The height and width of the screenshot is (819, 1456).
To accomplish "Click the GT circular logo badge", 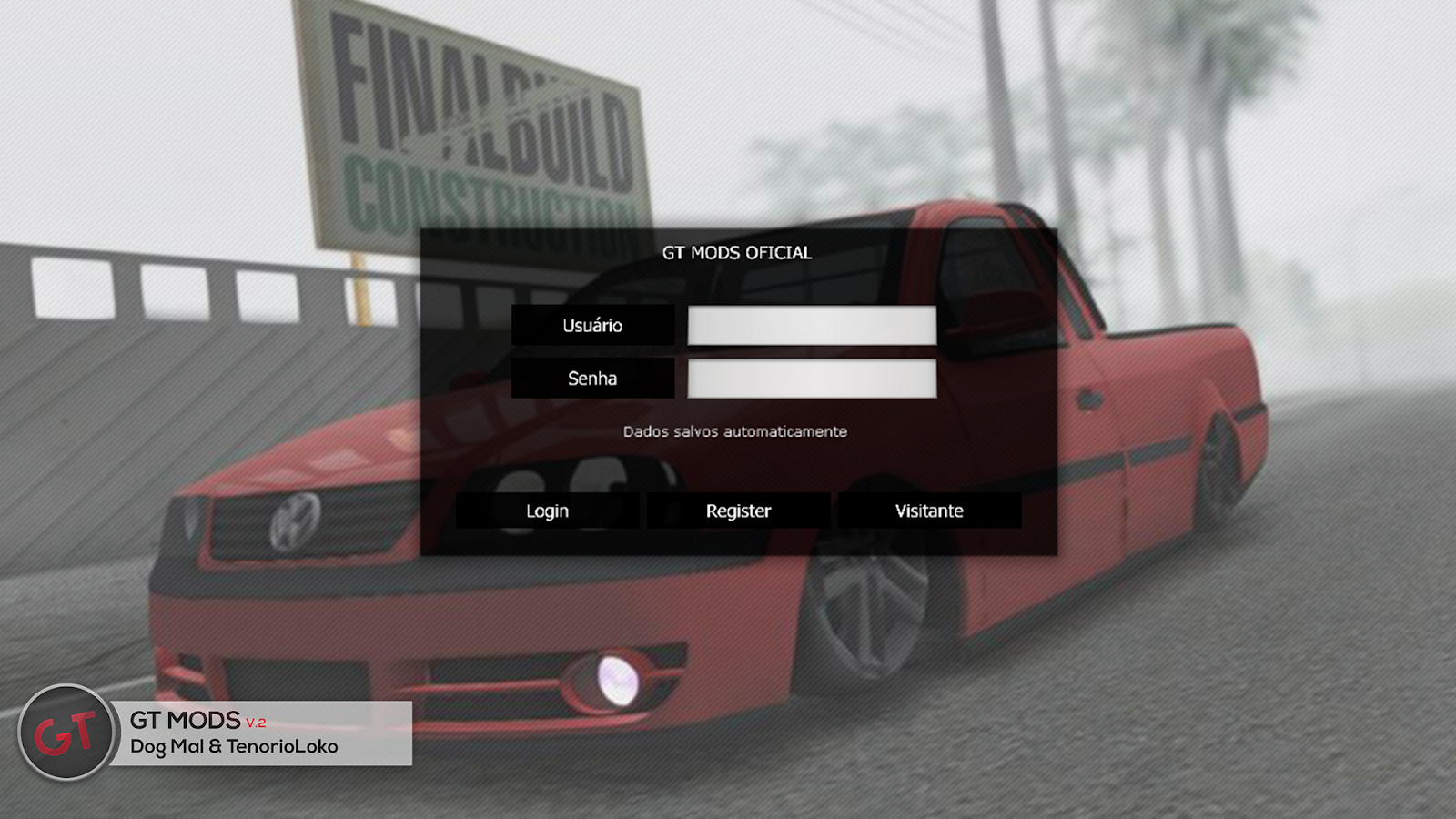I will [x=66, y=725].
